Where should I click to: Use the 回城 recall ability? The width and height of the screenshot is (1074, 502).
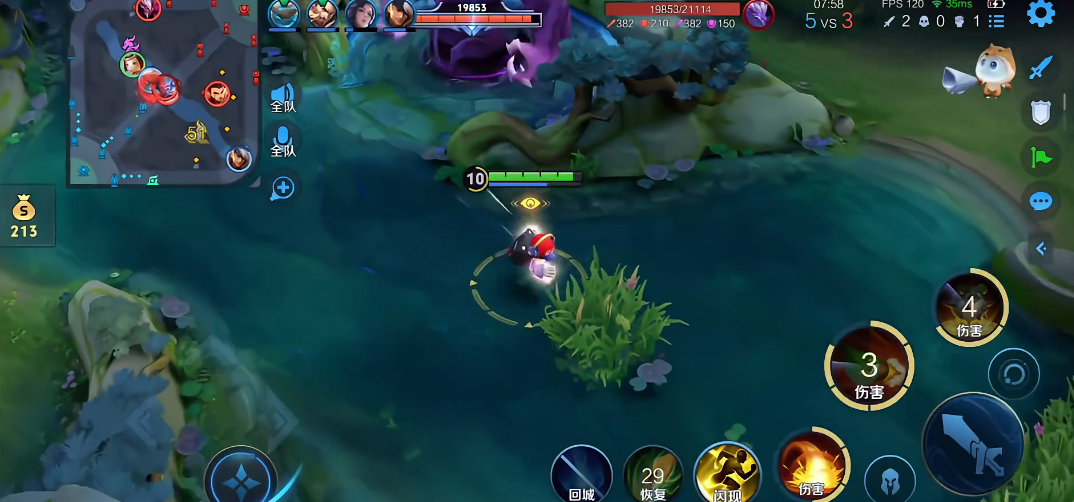tap(581, 473)
